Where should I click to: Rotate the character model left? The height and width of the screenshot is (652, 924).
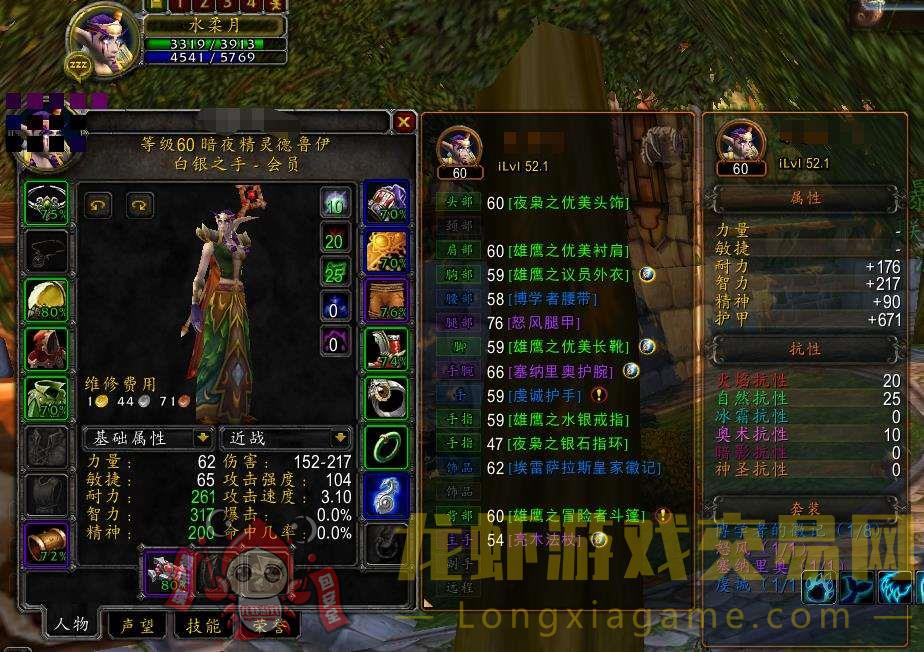tap(97, 205)
